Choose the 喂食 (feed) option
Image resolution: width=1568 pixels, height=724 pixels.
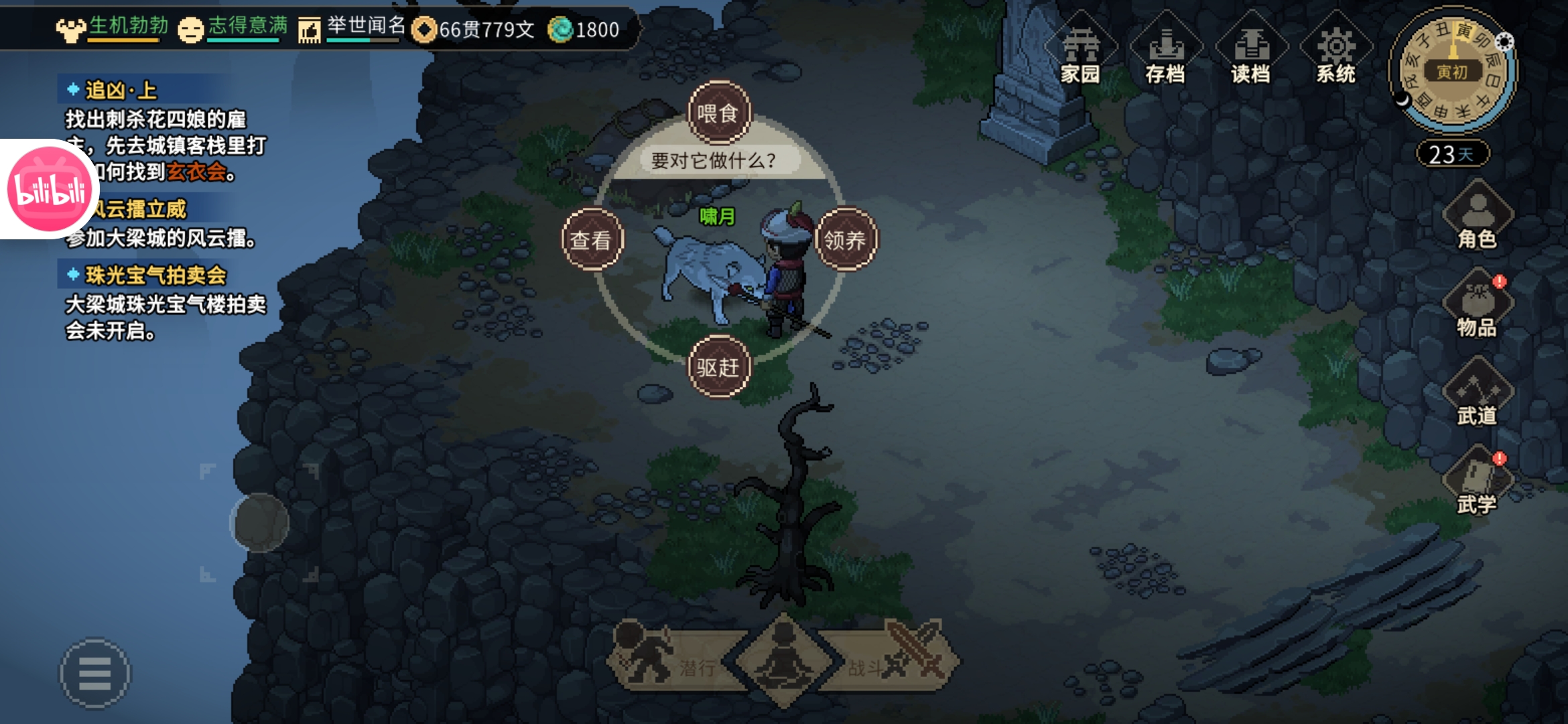click(x=718, y=113)
